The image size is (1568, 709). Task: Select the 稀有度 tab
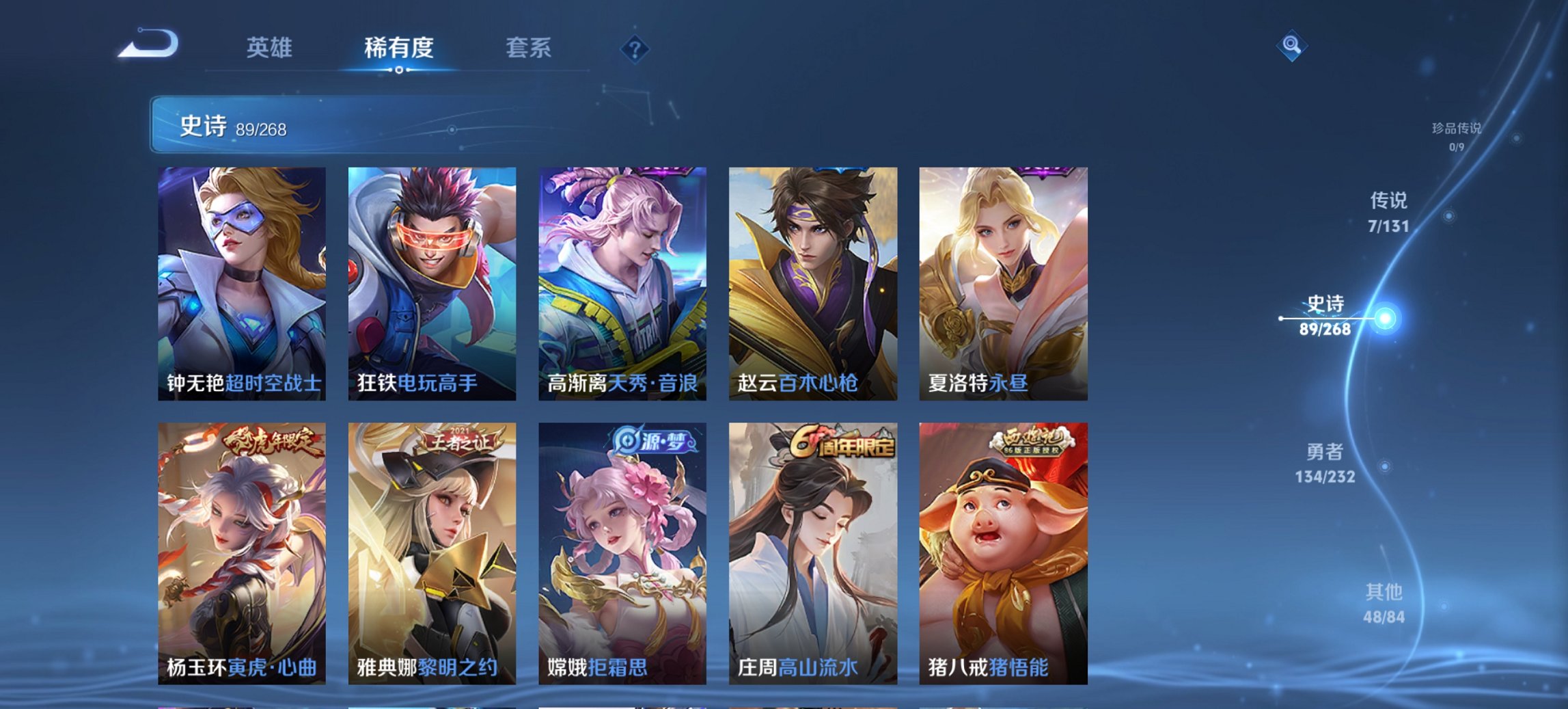pyautogui.click(x=398, y=48)
